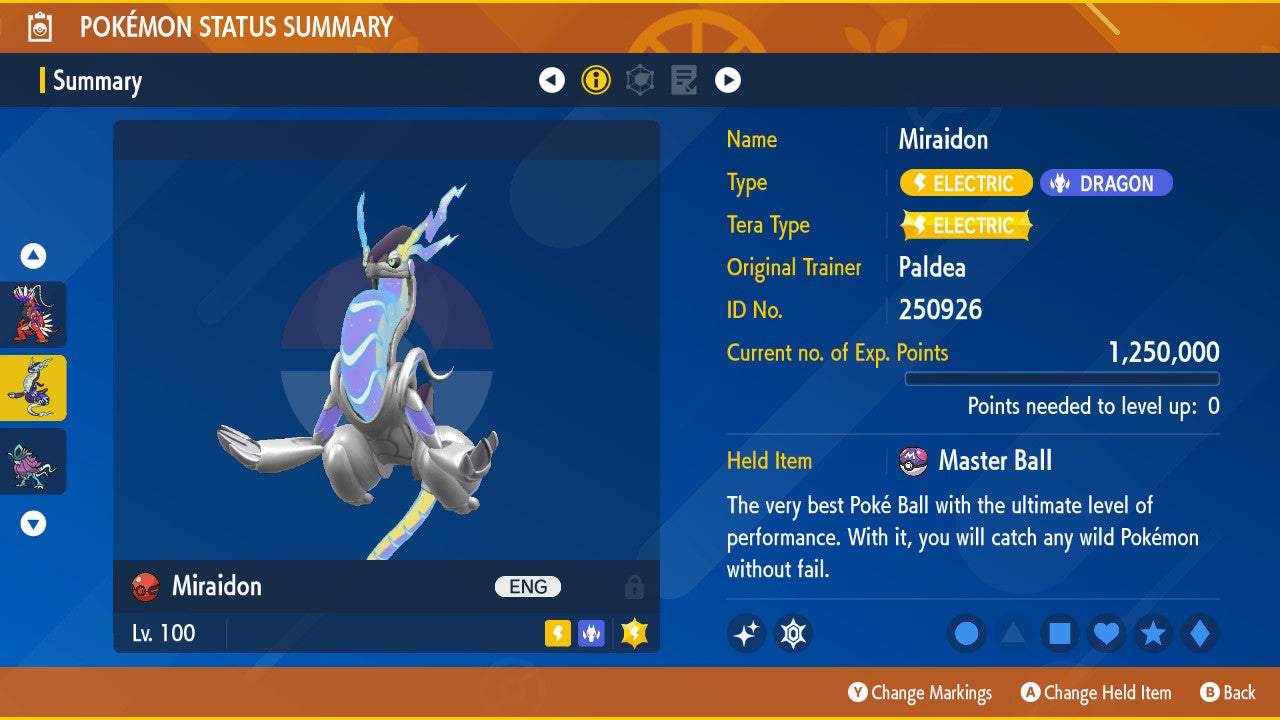The width and height of the screenshot is (1280, 720).
Task: Choose the third party Pokémon thumbnail
Action: pyautogui.click(x=33, y=461)
